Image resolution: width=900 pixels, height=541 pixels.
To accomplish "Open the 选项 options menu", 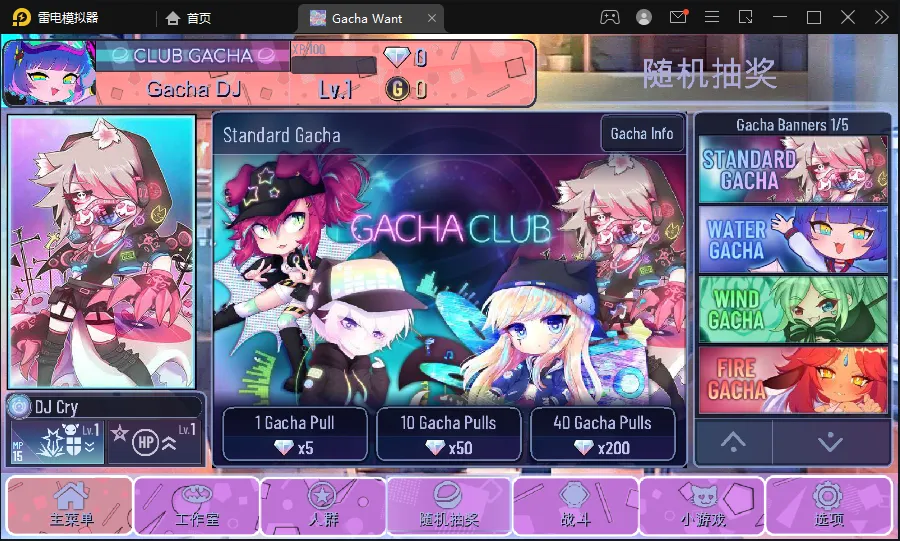I will [828, 506].
